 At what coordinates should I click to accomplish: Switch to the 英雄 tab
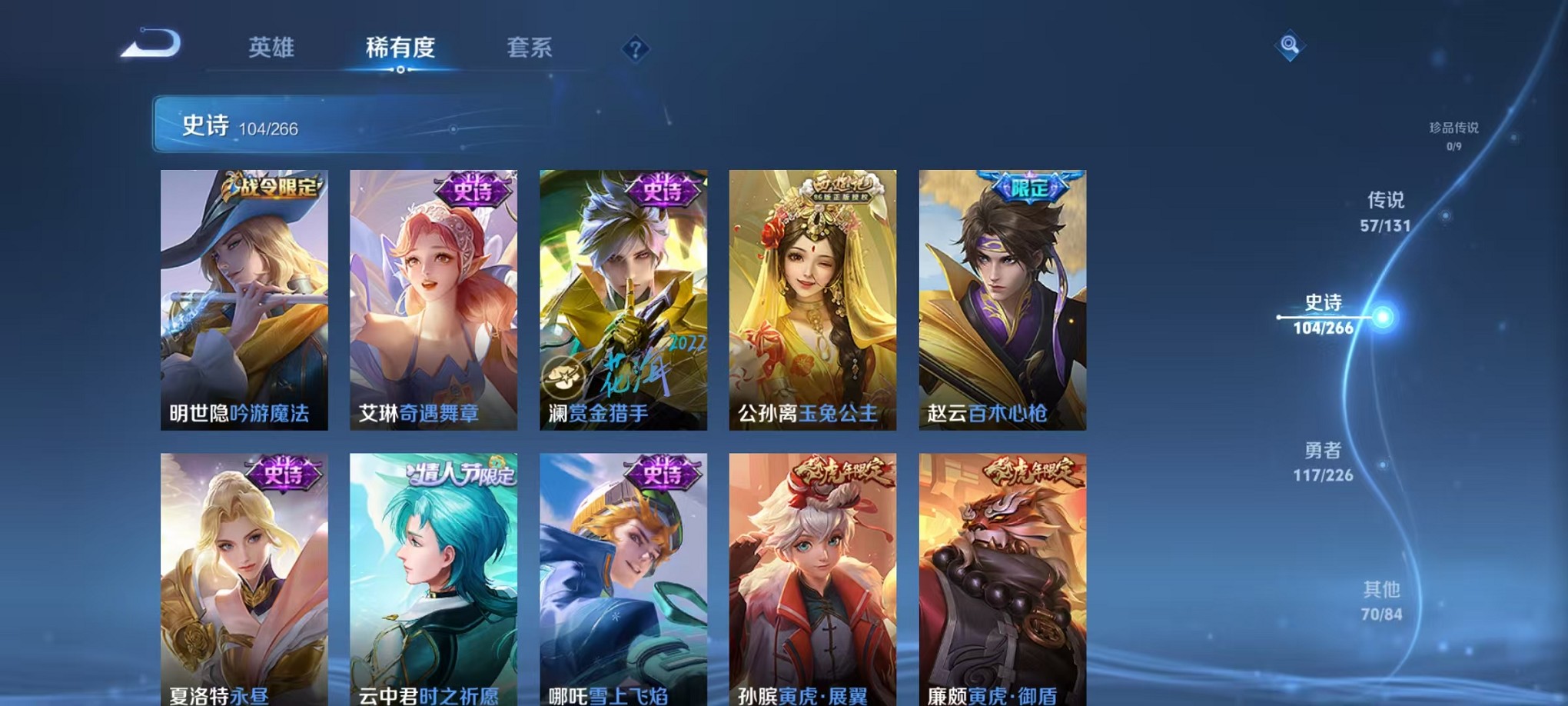(x=272, y=48)
